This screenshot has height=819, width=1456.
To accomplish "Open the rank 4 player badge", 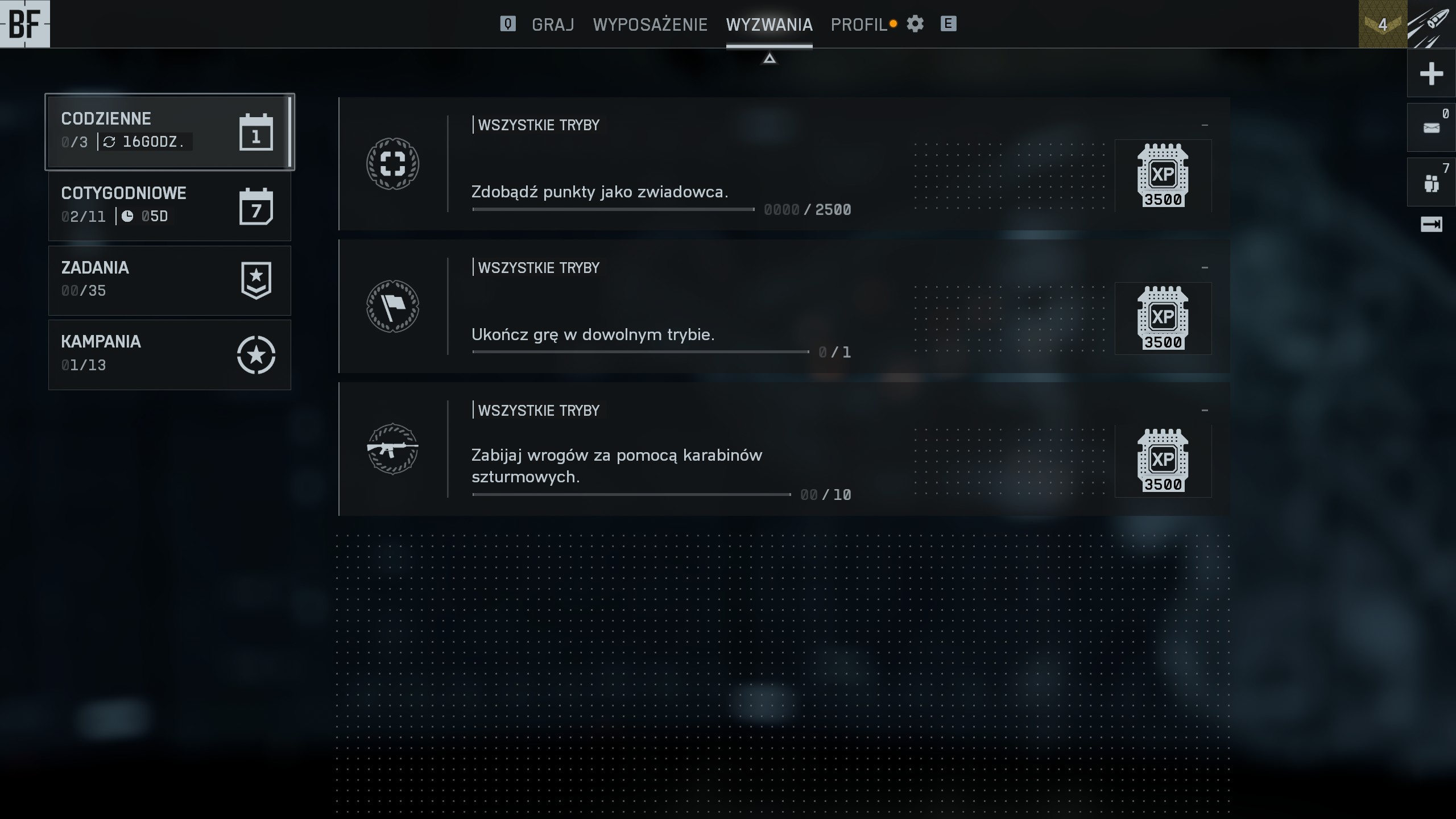I will (1382, 24).
